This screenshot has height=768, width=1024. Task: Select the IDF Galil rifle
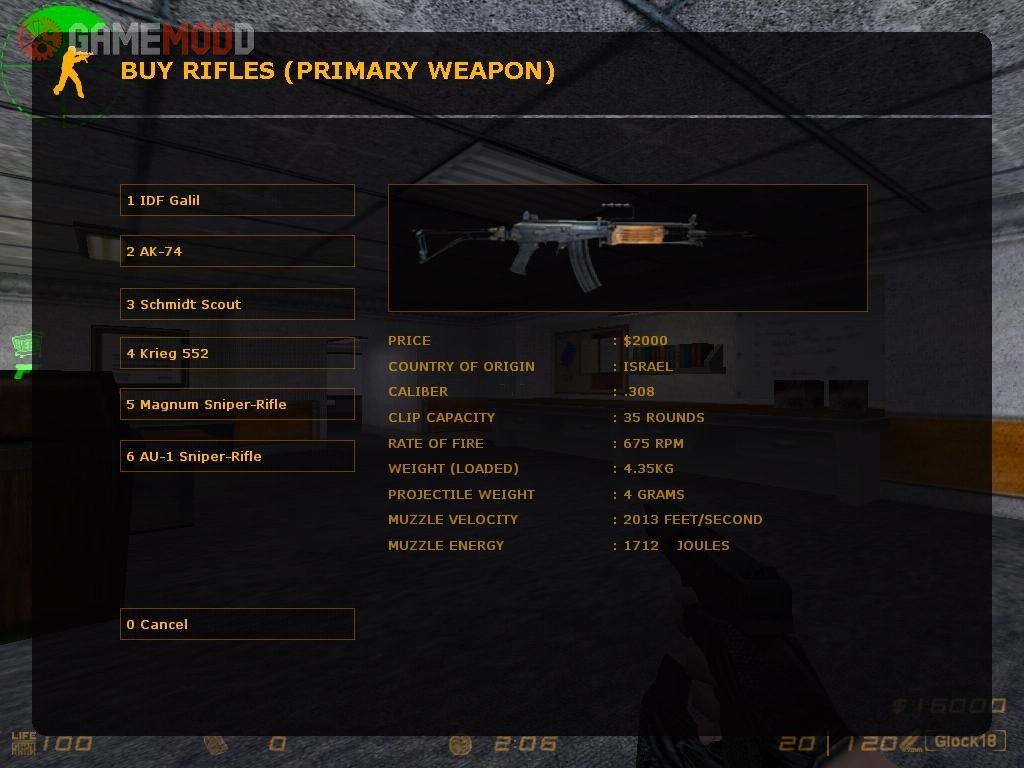click(237, 200)
